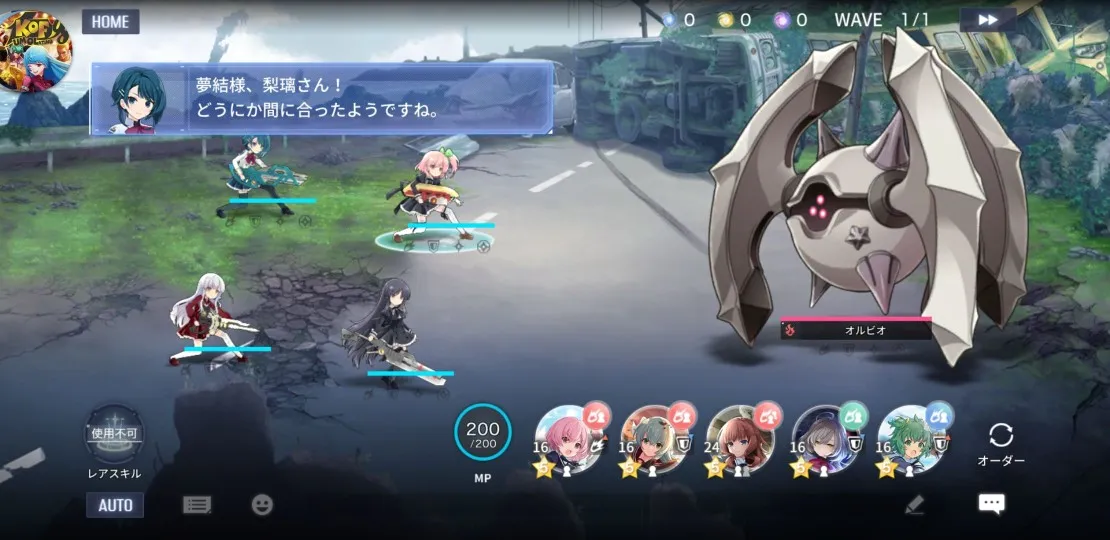1110x540 pixels.
Task: Click the pencil edit icon
Action: tap(914, 505)
